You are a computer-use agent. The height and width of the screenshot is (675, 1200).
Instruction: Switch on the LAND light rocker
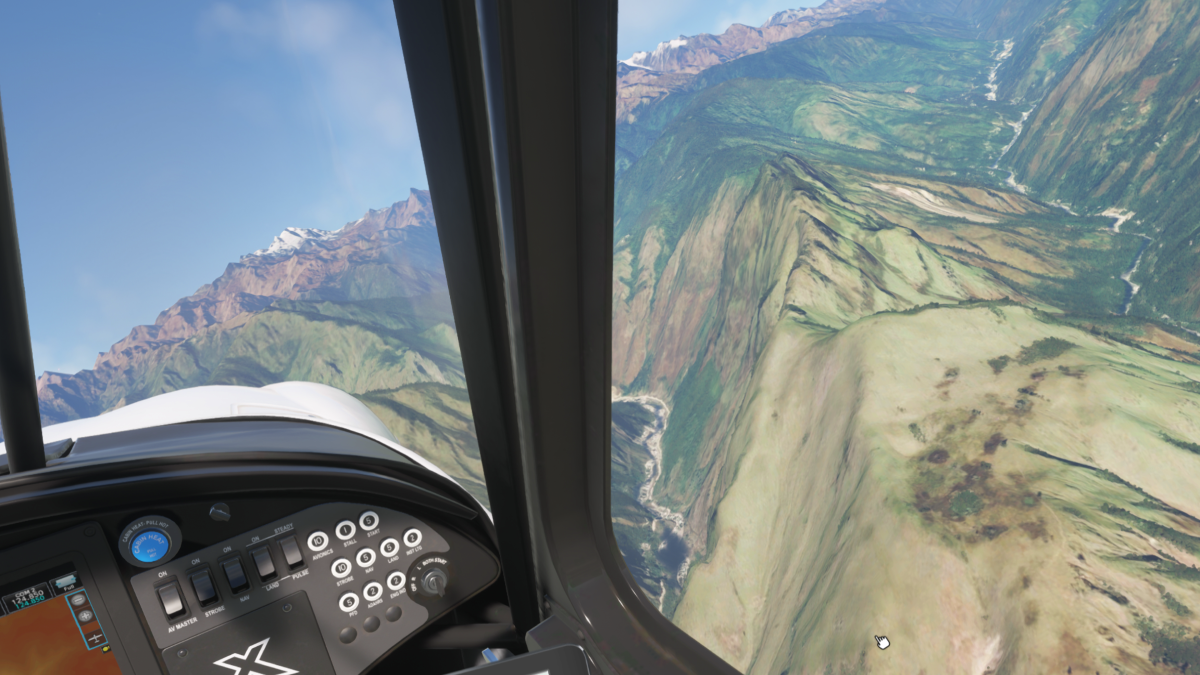coord(263,562)
